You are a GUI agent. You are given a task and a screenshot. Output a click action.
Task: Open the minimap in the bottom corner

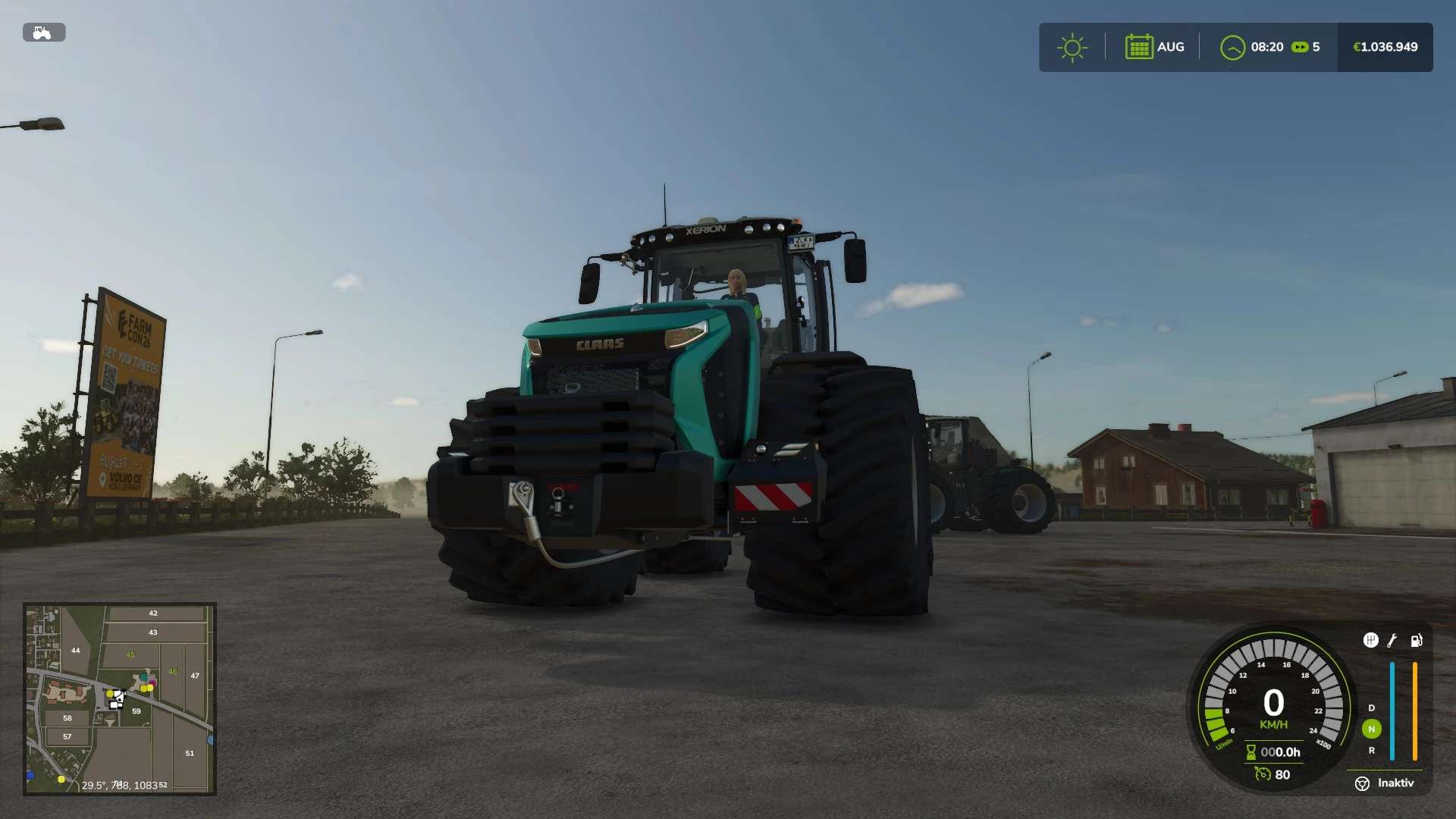(120, 698)
